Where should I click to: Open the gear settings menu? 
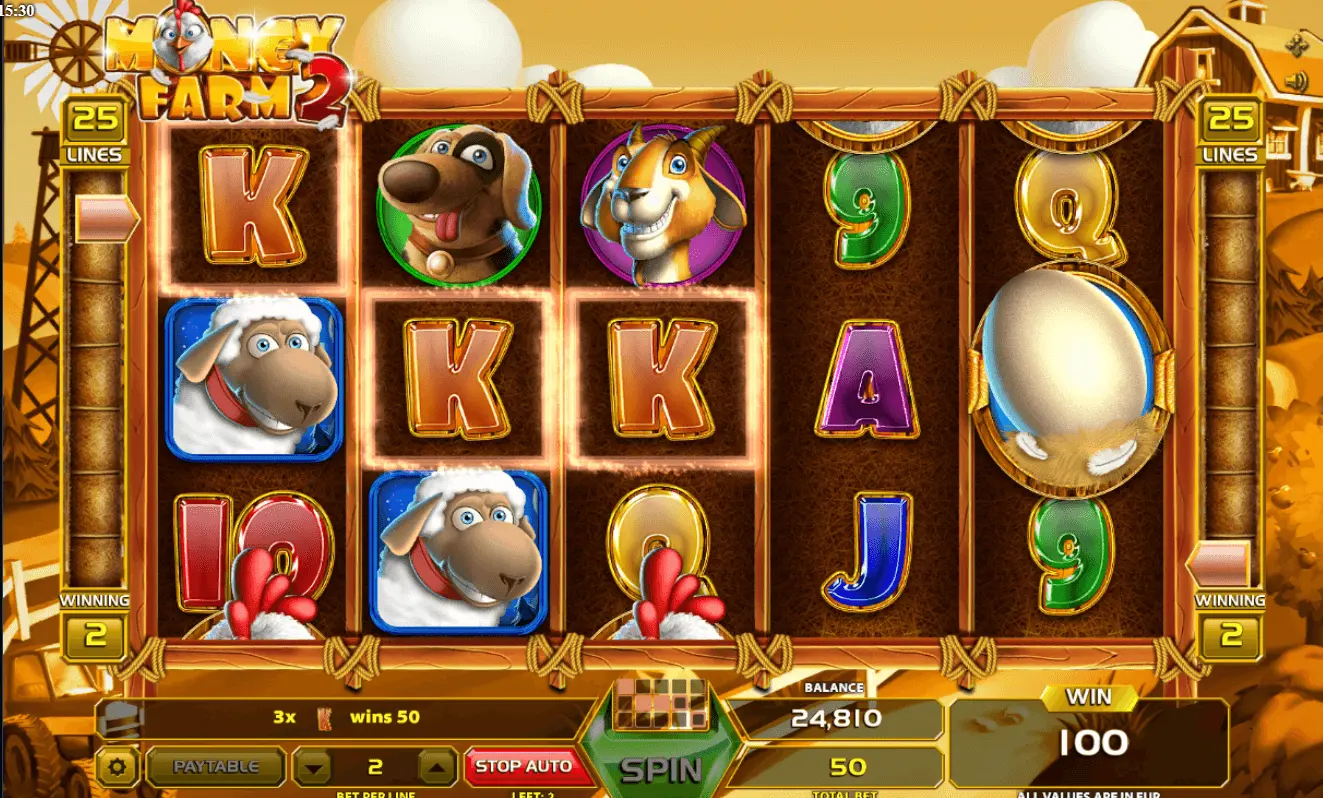[118, 768]
